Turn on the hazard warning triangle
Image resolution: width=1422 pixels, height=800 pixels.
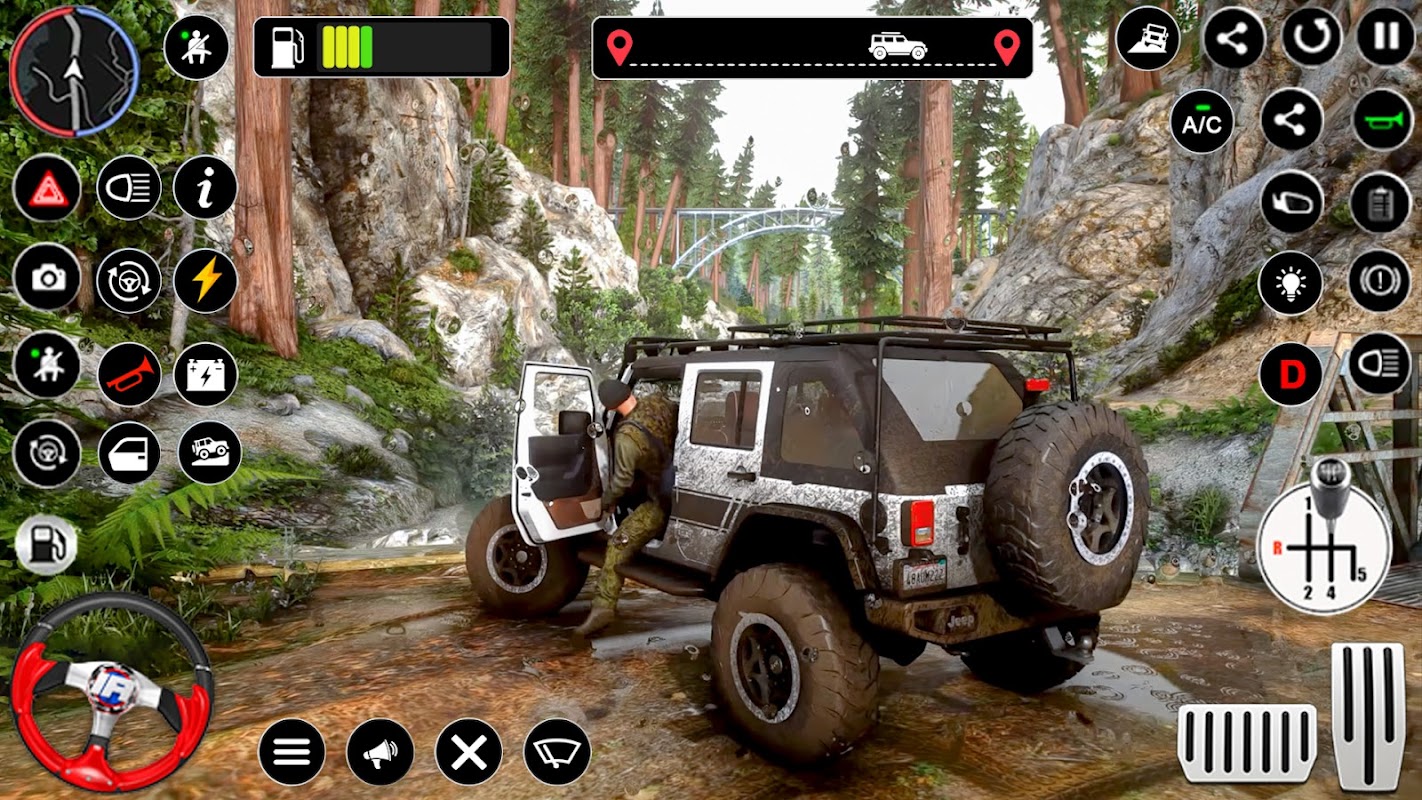pyautogui.click(x=47, y=188)
